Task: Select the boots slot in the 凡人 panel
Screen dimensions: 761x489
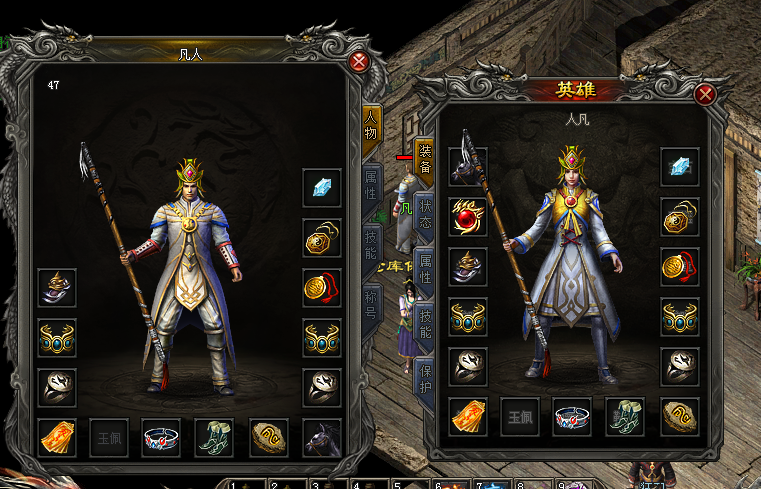Action: [214, 437]
